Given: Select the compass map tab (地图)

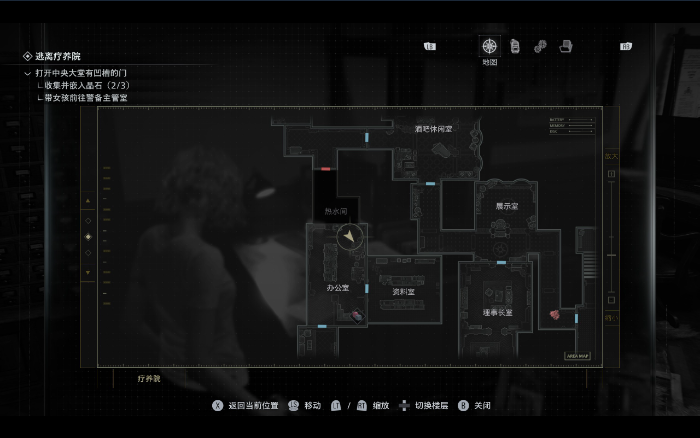Looking at the screenshot, I should tap(489, 46).
